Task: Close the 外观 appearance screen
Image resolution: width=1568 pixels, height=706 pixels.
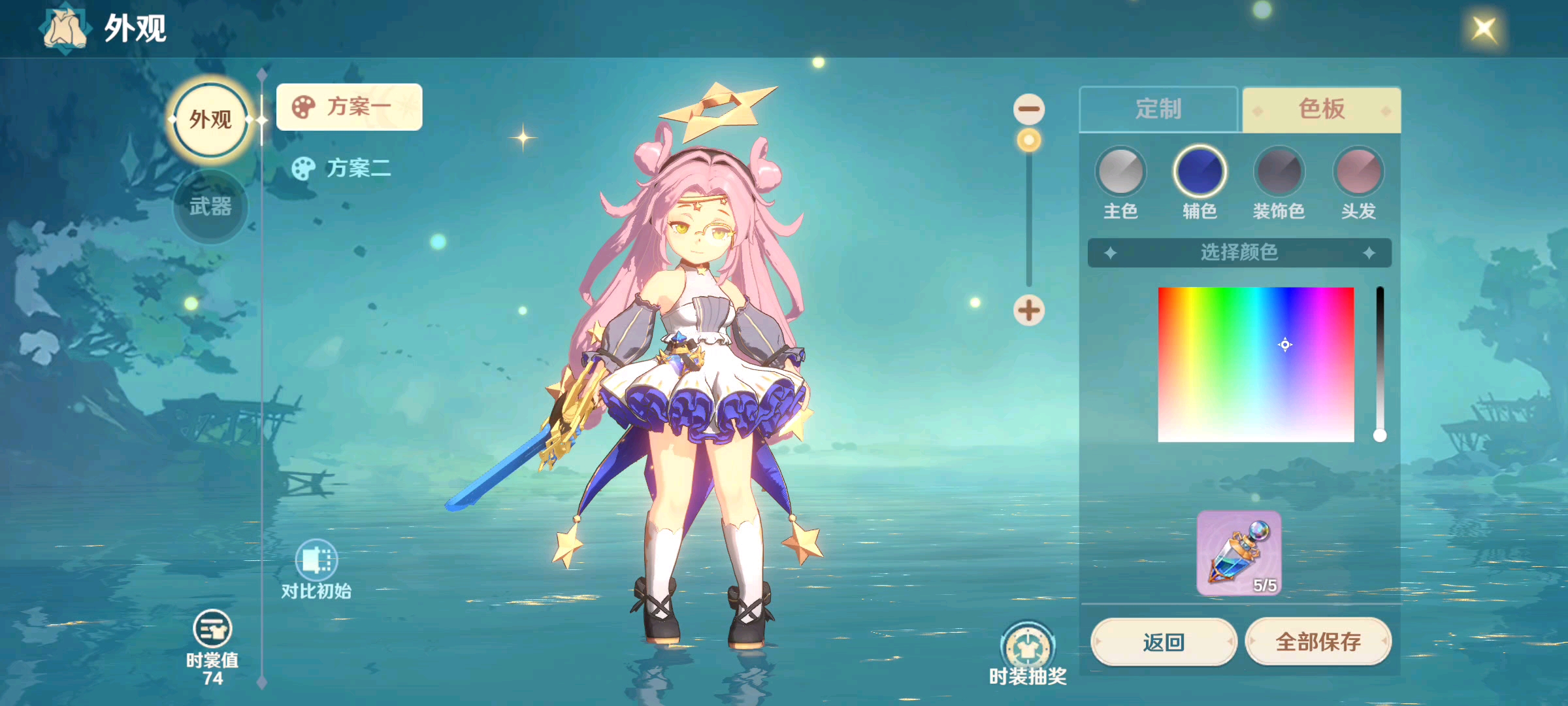Action: [1484, 29]
